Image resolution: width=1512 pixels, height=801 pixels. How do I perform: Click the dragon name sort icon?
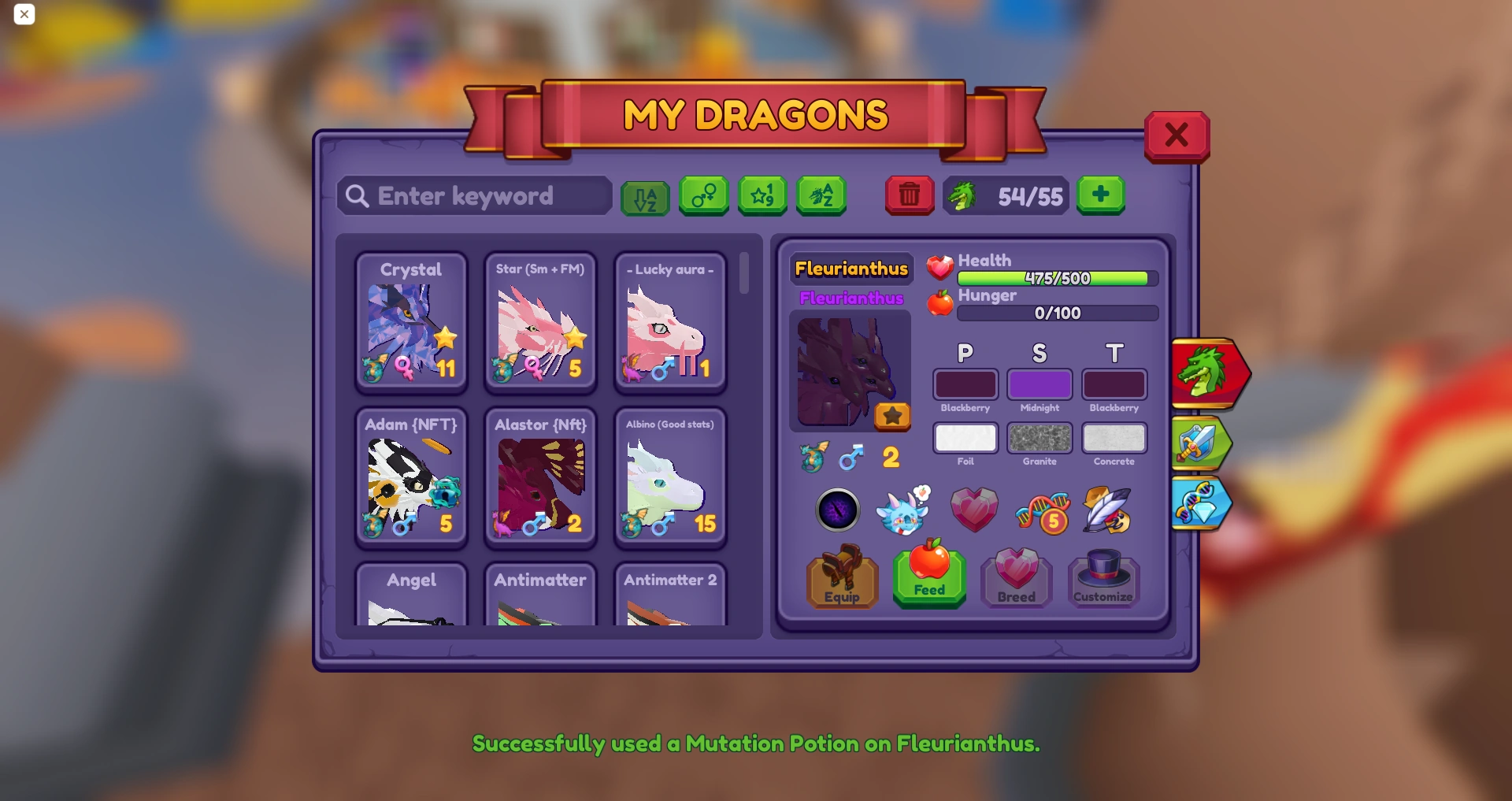(821, 196)
